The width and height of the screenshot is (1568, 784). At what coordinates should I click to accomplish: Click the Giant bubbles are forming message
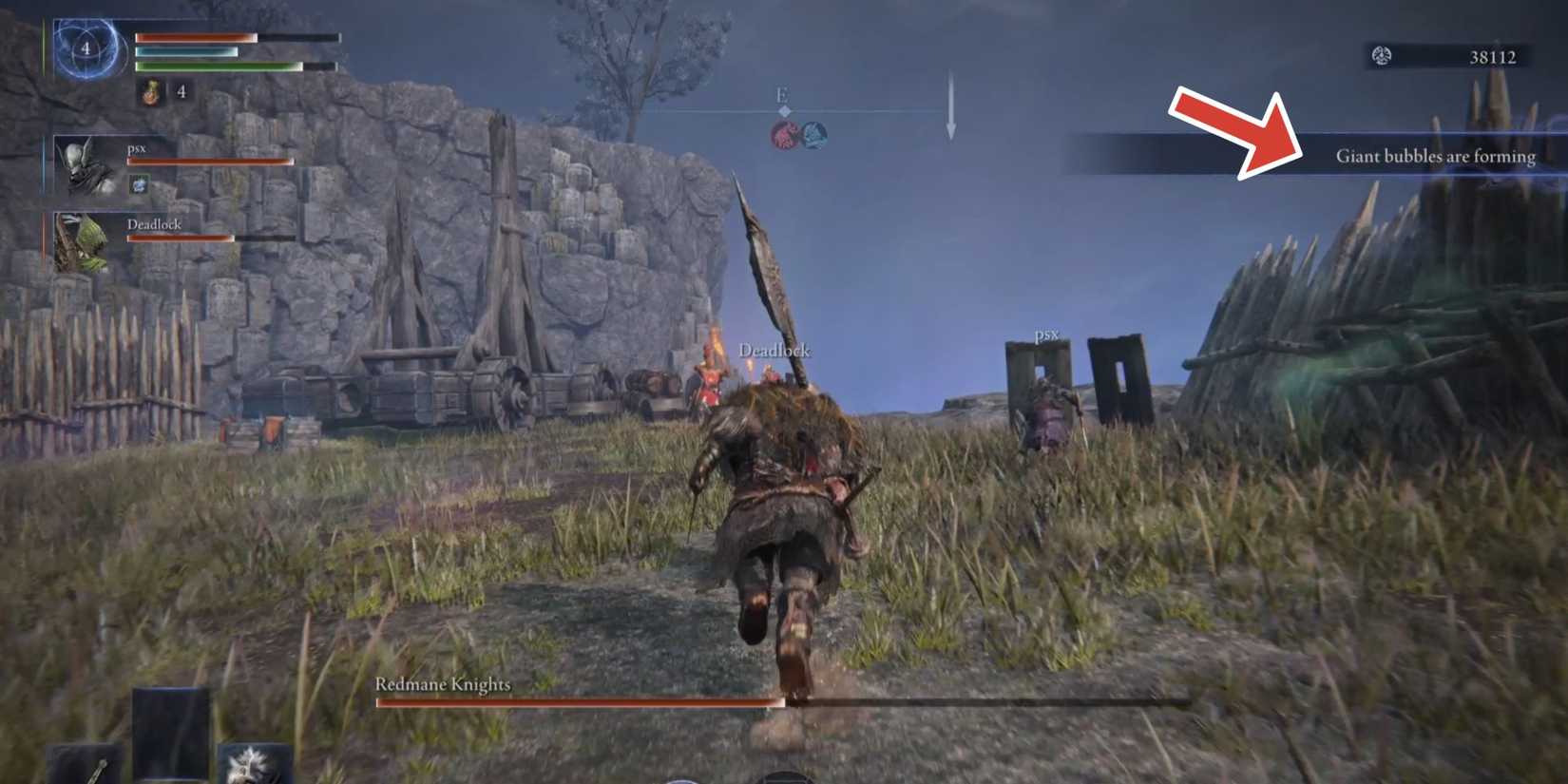[1437, 156]
